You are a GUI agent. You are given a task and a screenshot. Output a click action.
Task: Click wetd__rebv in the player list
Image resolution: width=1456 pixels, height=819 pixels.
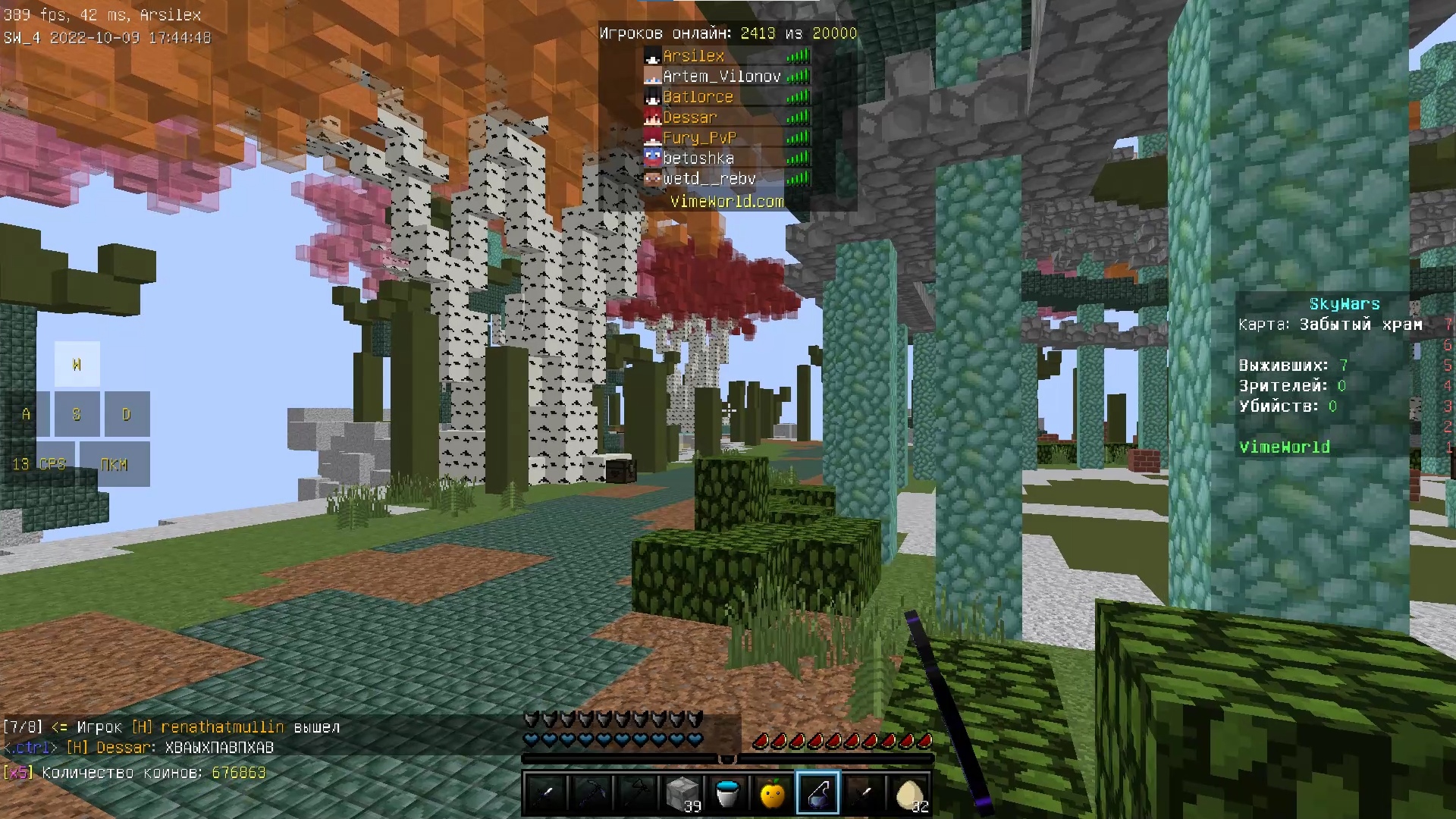click(x=709, y=179)
